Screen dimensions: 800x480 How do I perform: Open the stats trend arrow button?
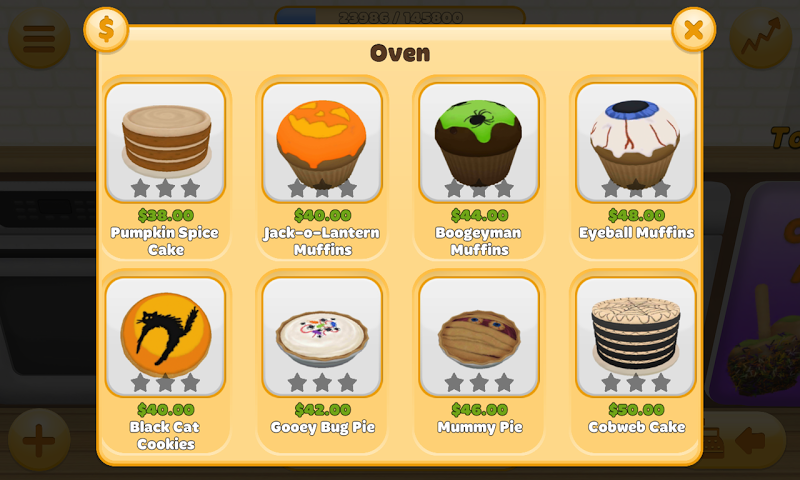coord(760,38)
